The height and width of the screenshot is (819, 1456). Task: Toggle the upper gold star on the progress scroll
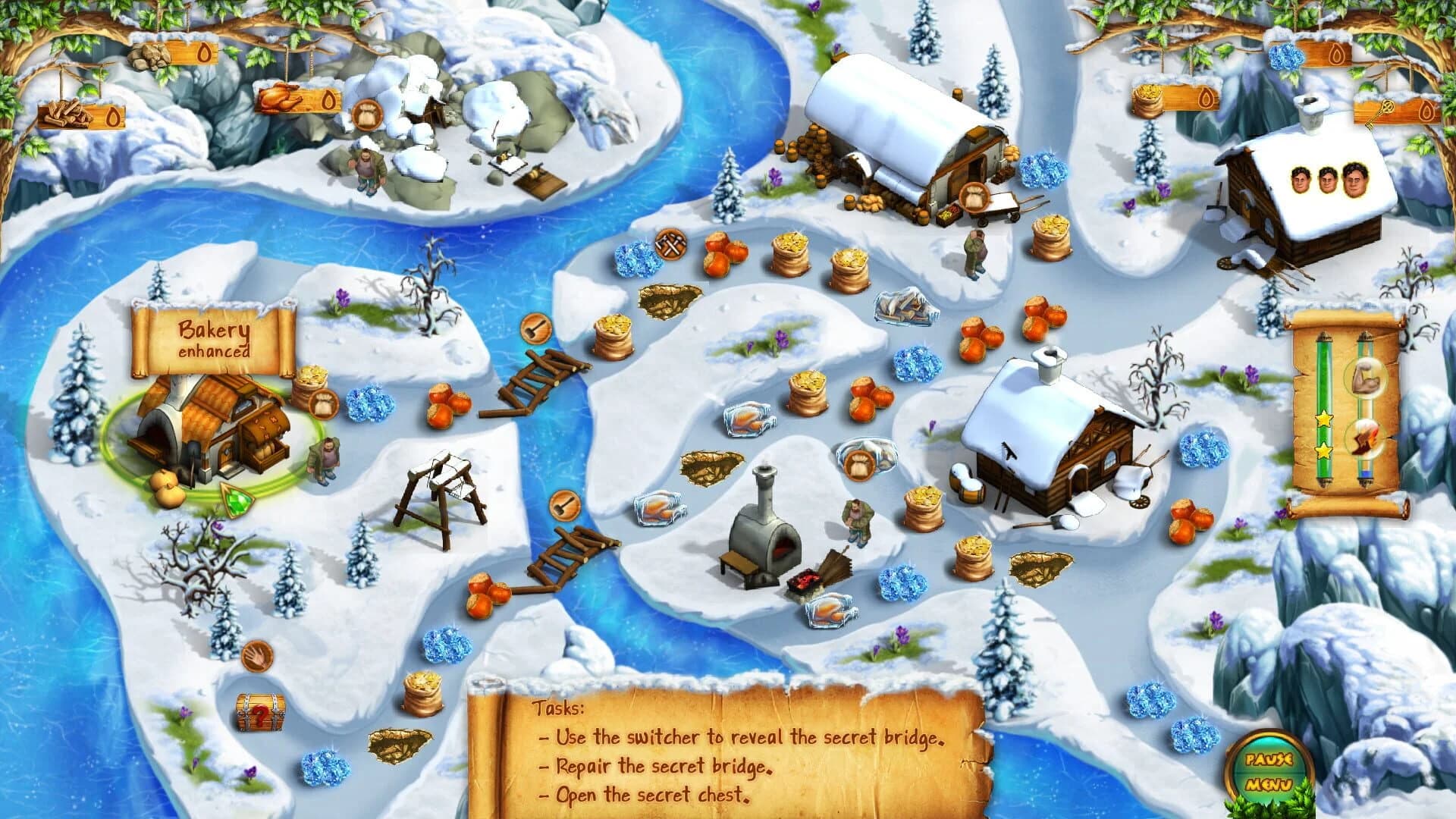click(x=1324, y=418)
